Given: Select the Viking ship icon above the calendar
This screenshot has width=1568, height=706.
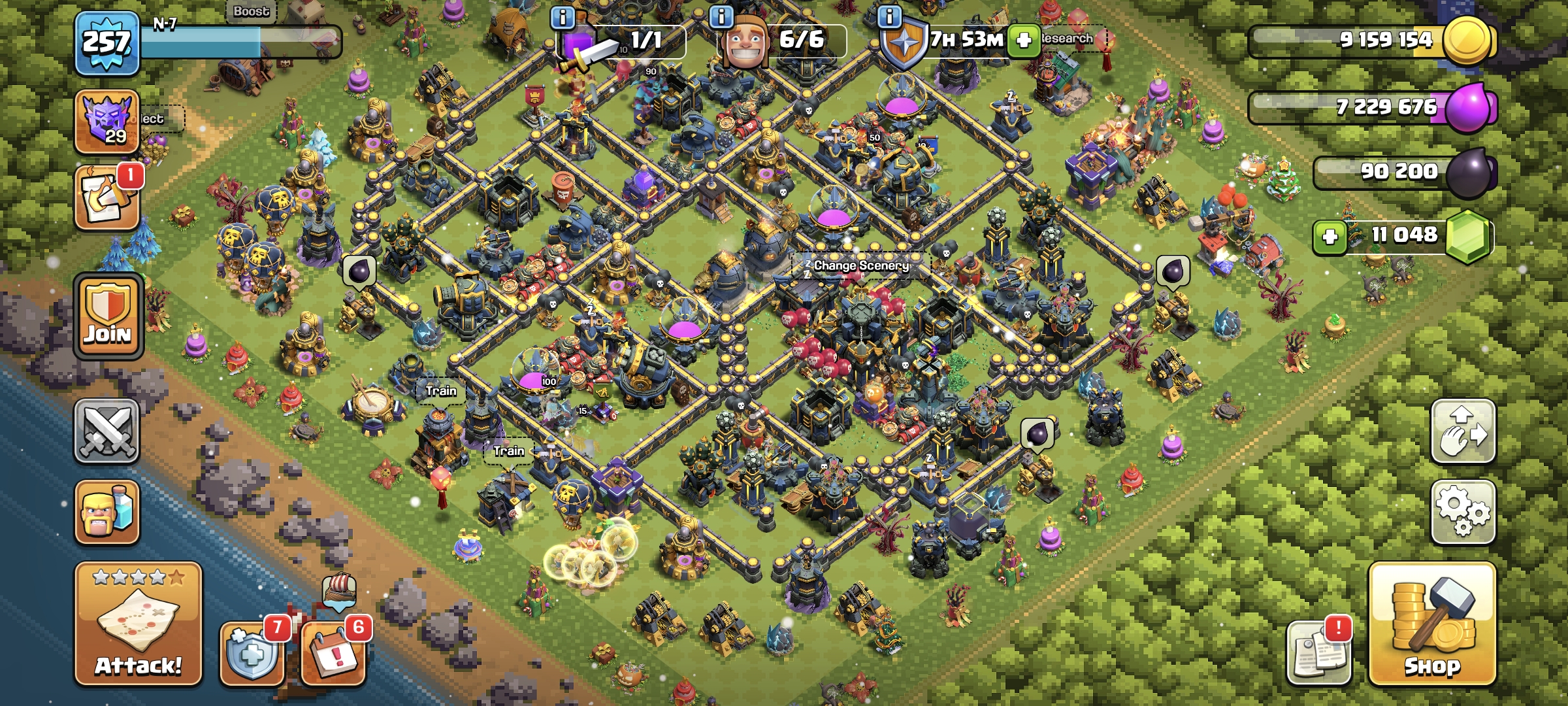Looking at the screenshot, I should (x=340, y=590).
